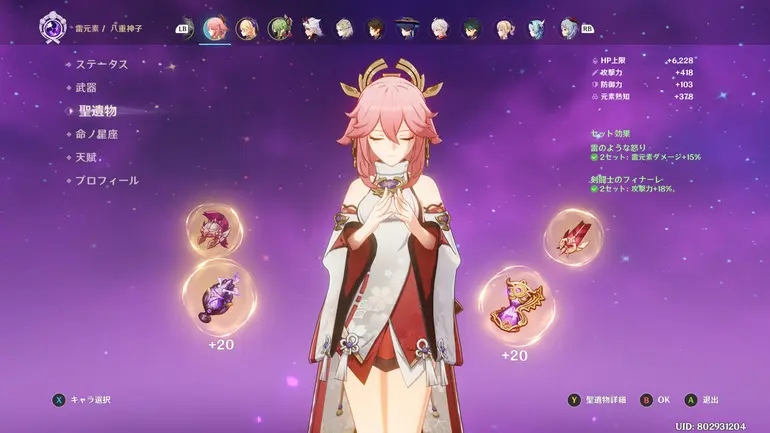Select the purple vase artifact bubble

tap(218, 296)
